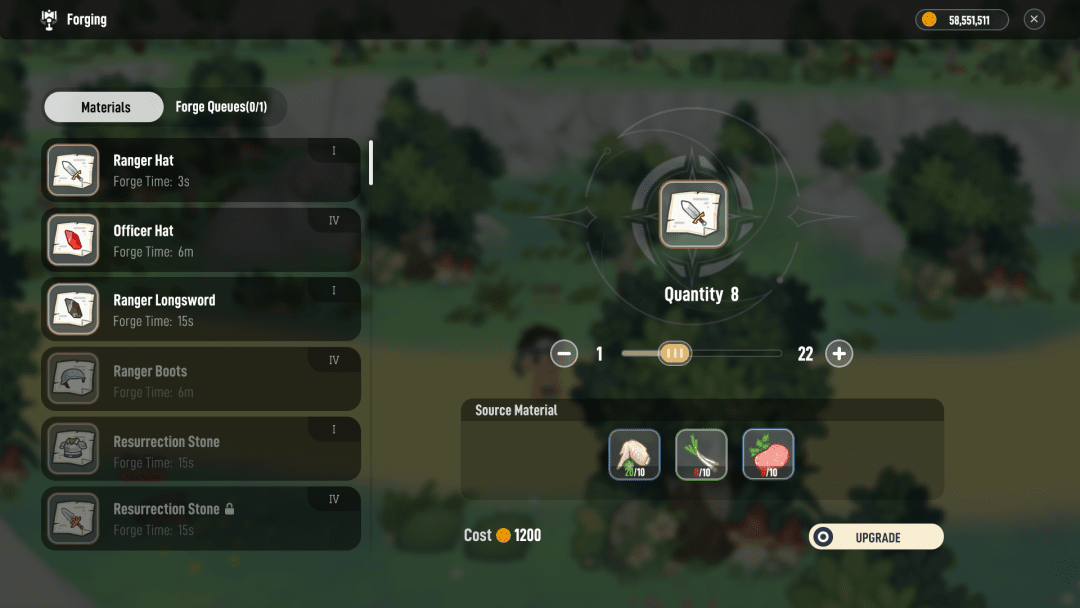Decrease quantity with the minus button
The width and height of the screenshot is (1080, 608).
tap(565, 353)
